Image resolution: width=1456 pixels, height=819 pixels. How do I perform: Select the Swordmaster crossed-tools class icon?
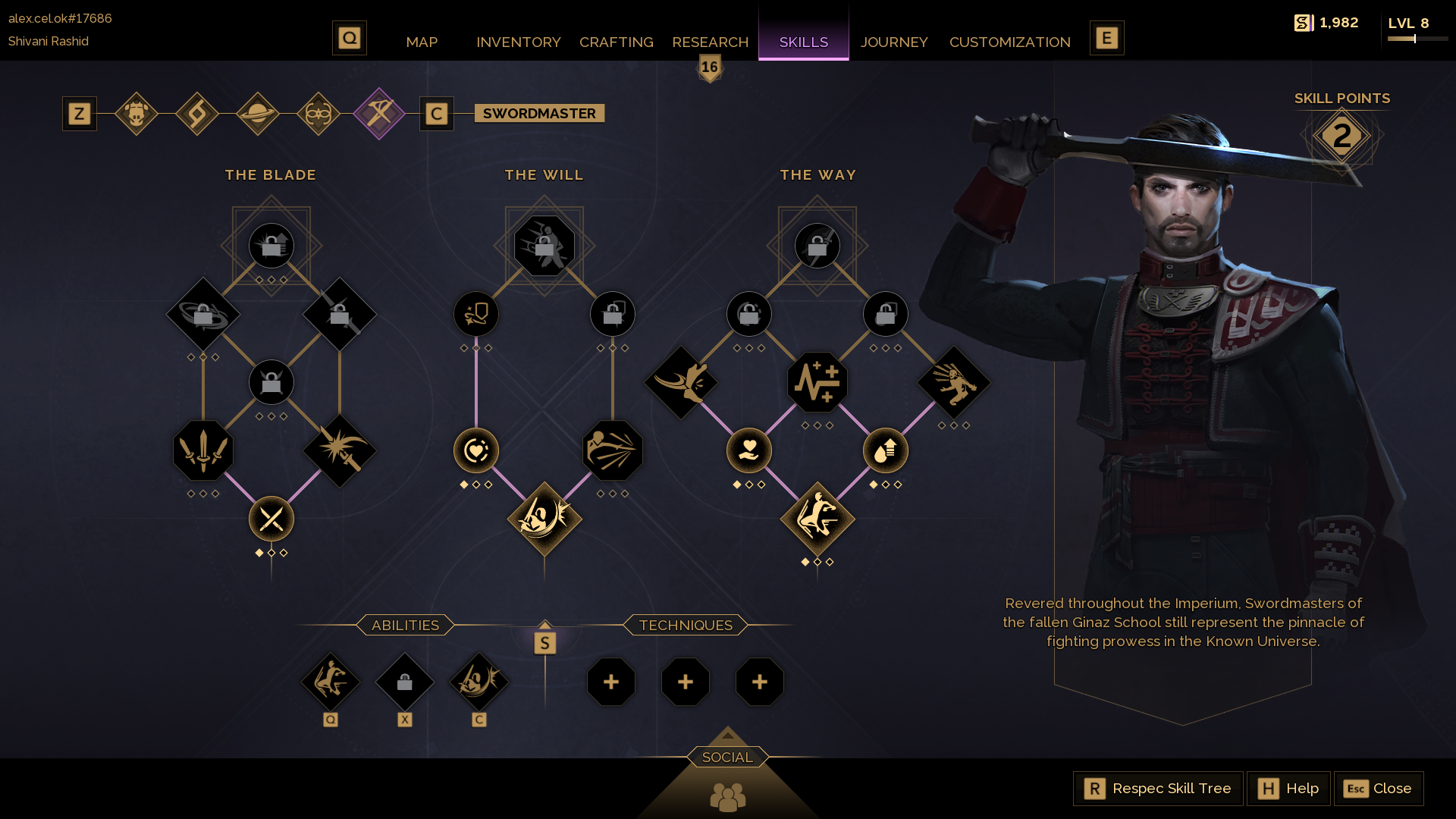(379, 114)
